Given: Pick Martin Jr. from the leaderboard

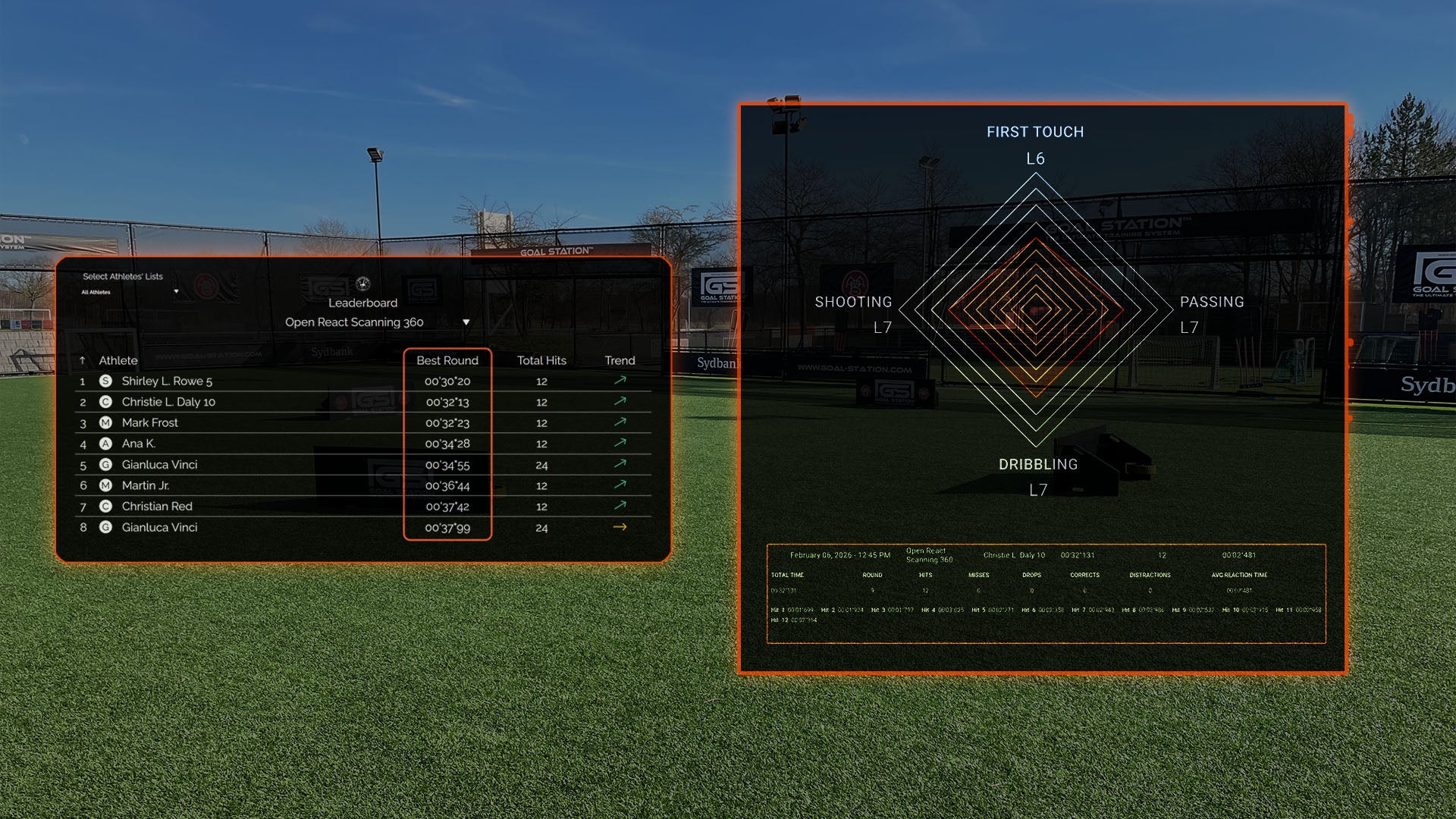Looking at the screenshot, I should point(146,485).
